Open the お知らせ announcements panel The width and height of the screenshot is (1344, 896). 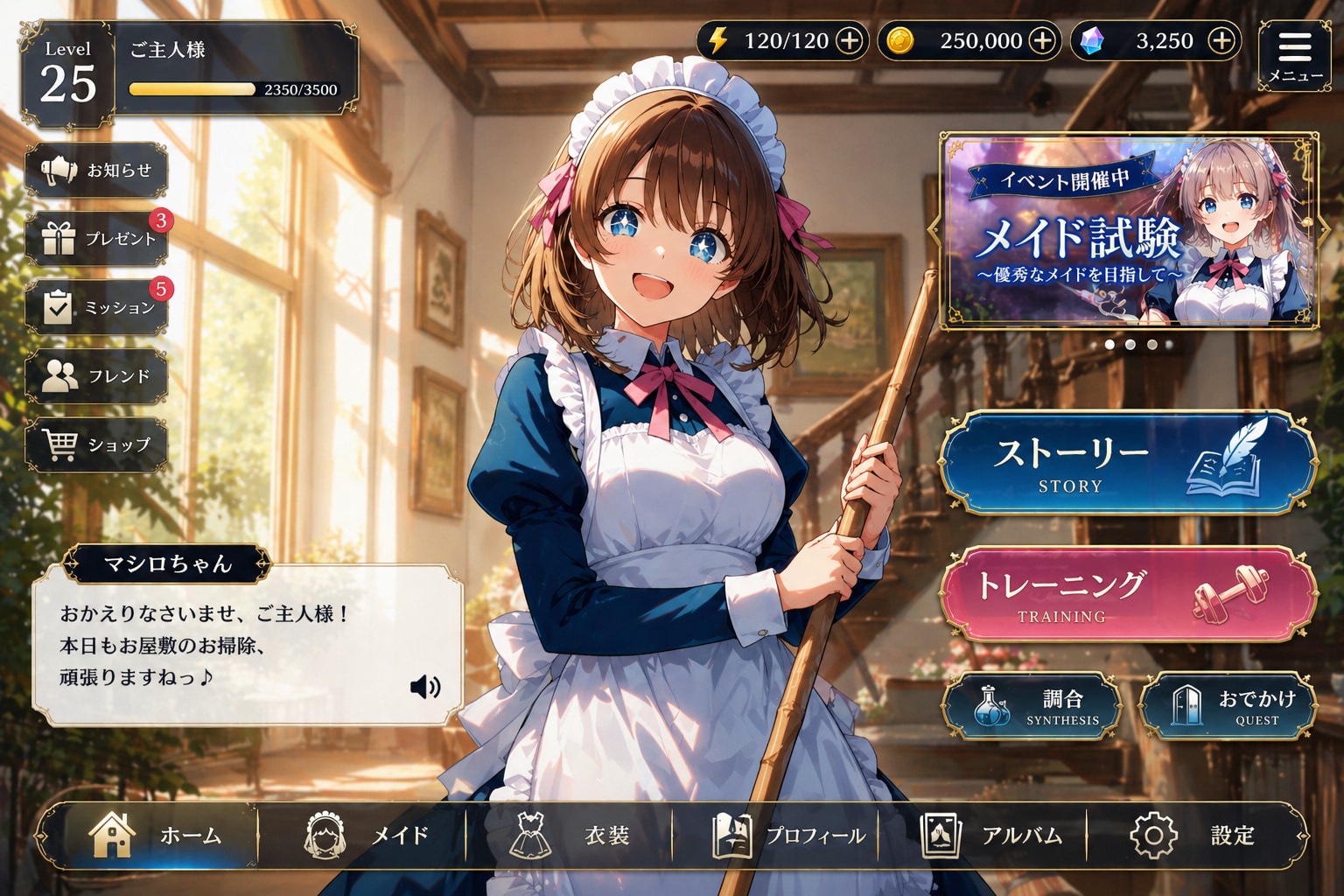point(99,171)
